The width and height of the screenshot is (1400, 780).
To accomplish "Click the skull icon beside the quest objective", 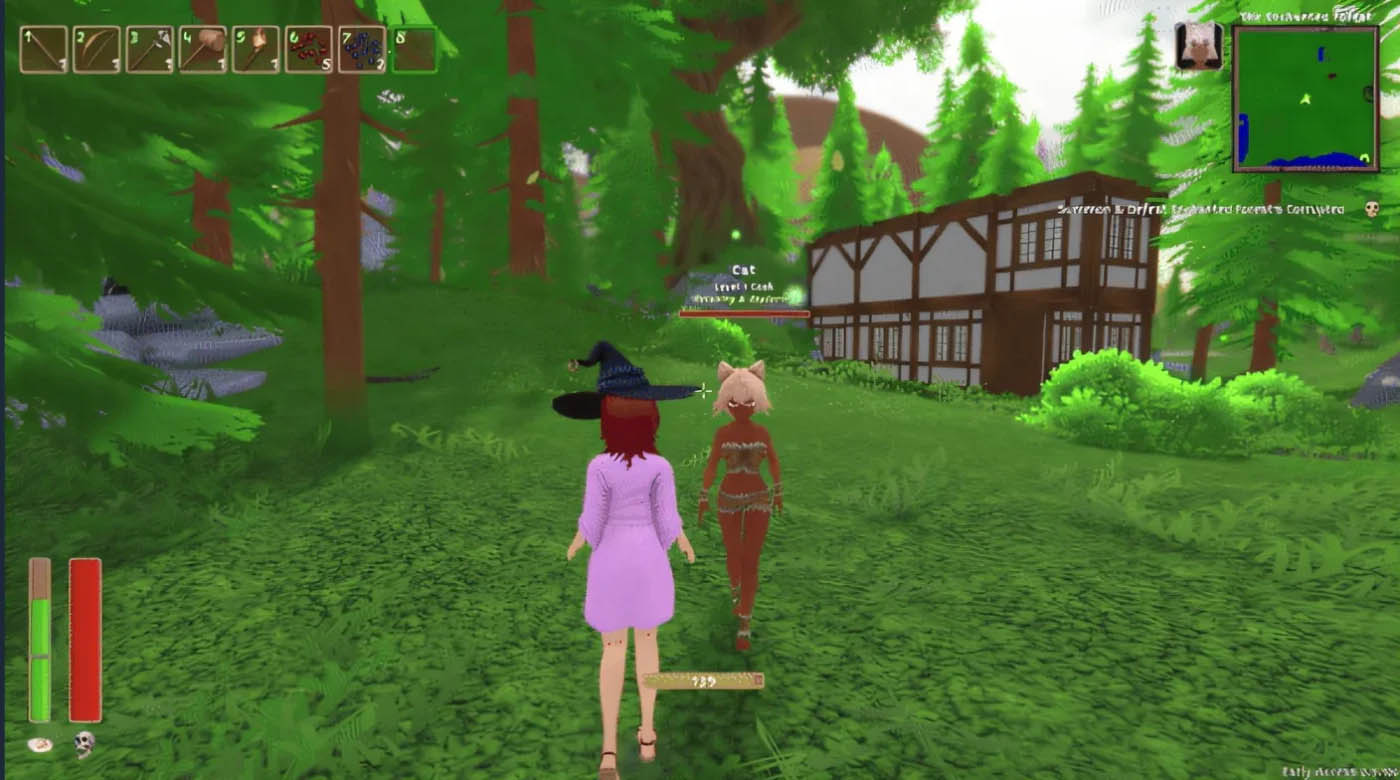I will tap(1372, 209).
